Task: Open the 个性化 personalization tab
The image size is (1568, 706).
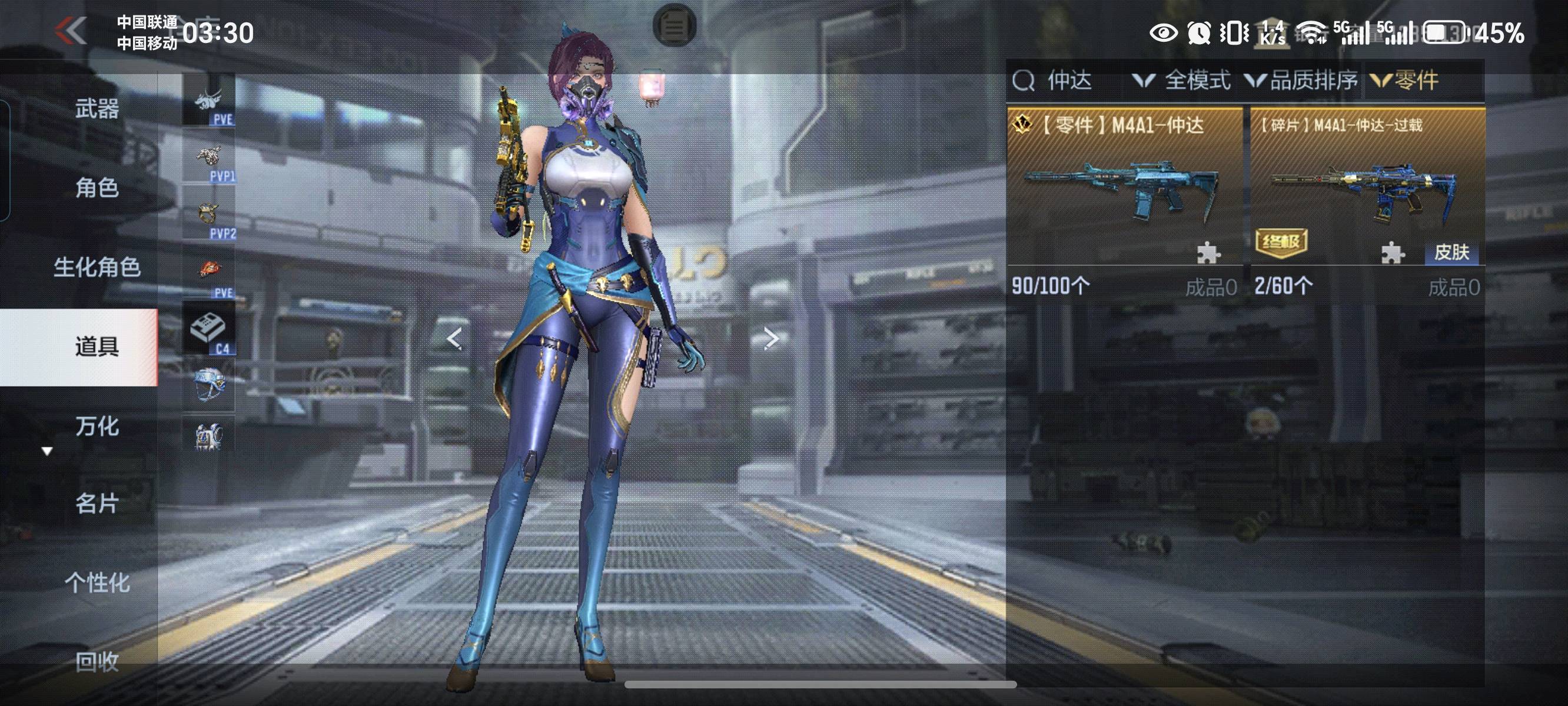Action: [97, 582]
